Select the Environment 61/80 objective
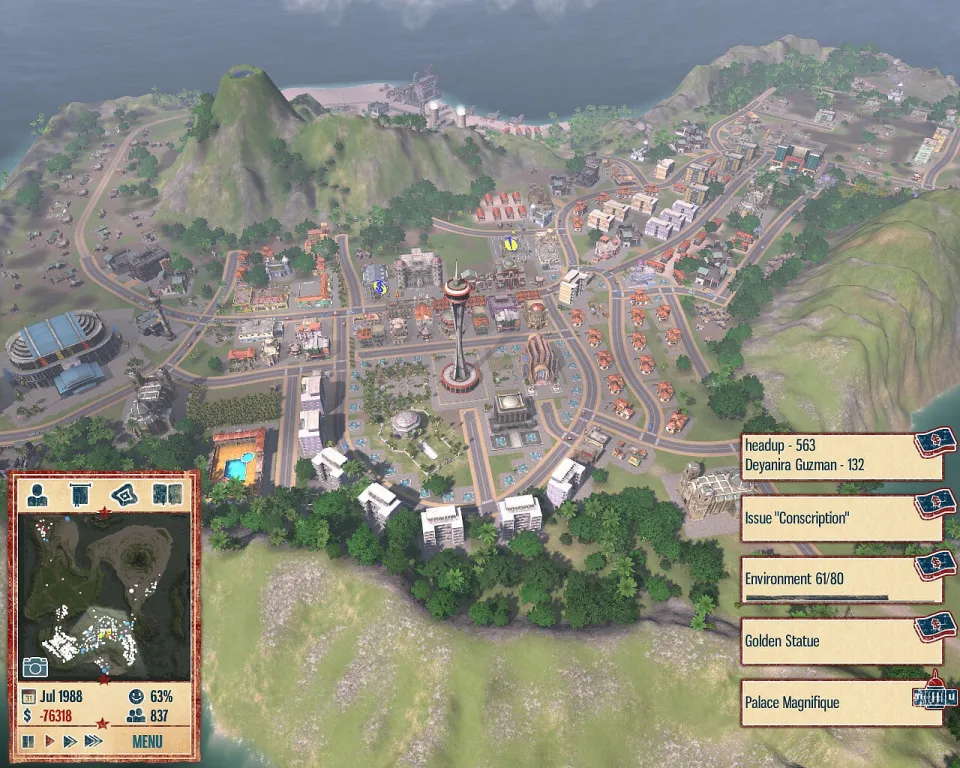960x768 pixels. coord(828,579)
